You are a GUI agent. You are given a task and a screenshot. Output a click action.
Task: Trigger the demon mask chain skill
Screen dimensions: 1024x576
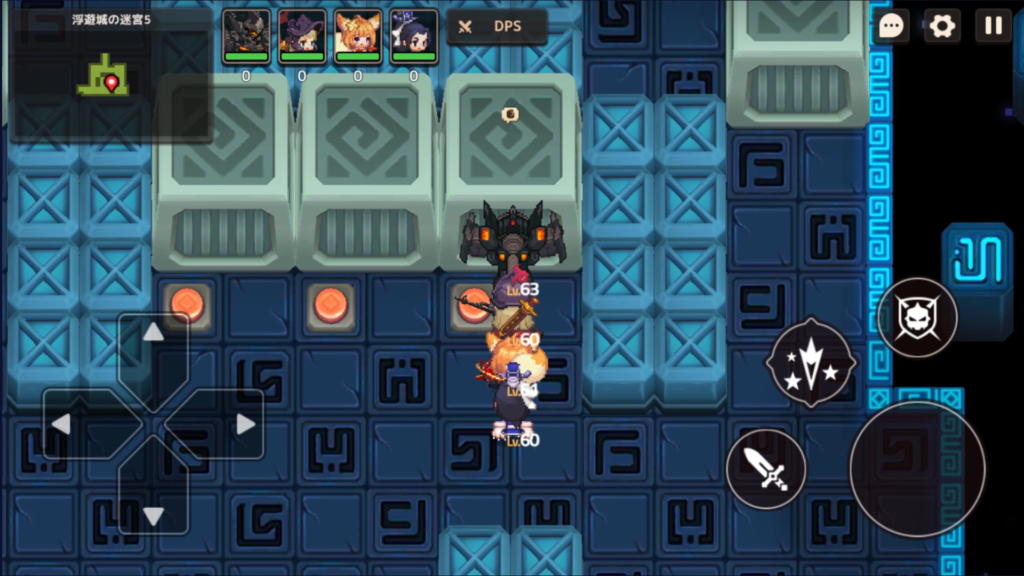pos(917,318)
